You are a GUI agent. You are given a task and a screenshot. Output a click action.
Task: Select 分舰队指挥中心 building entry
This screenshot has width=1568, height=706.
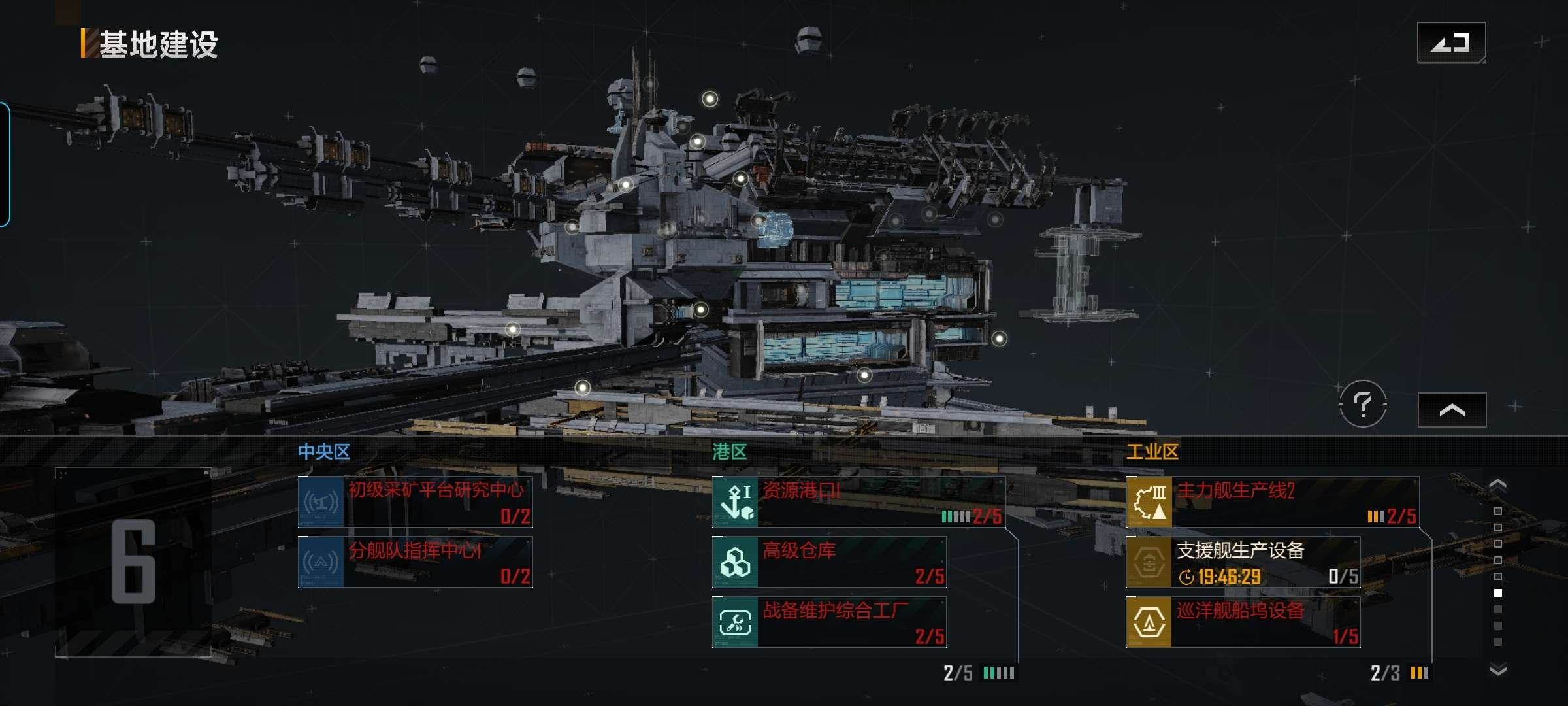click(x=416, y=562)
